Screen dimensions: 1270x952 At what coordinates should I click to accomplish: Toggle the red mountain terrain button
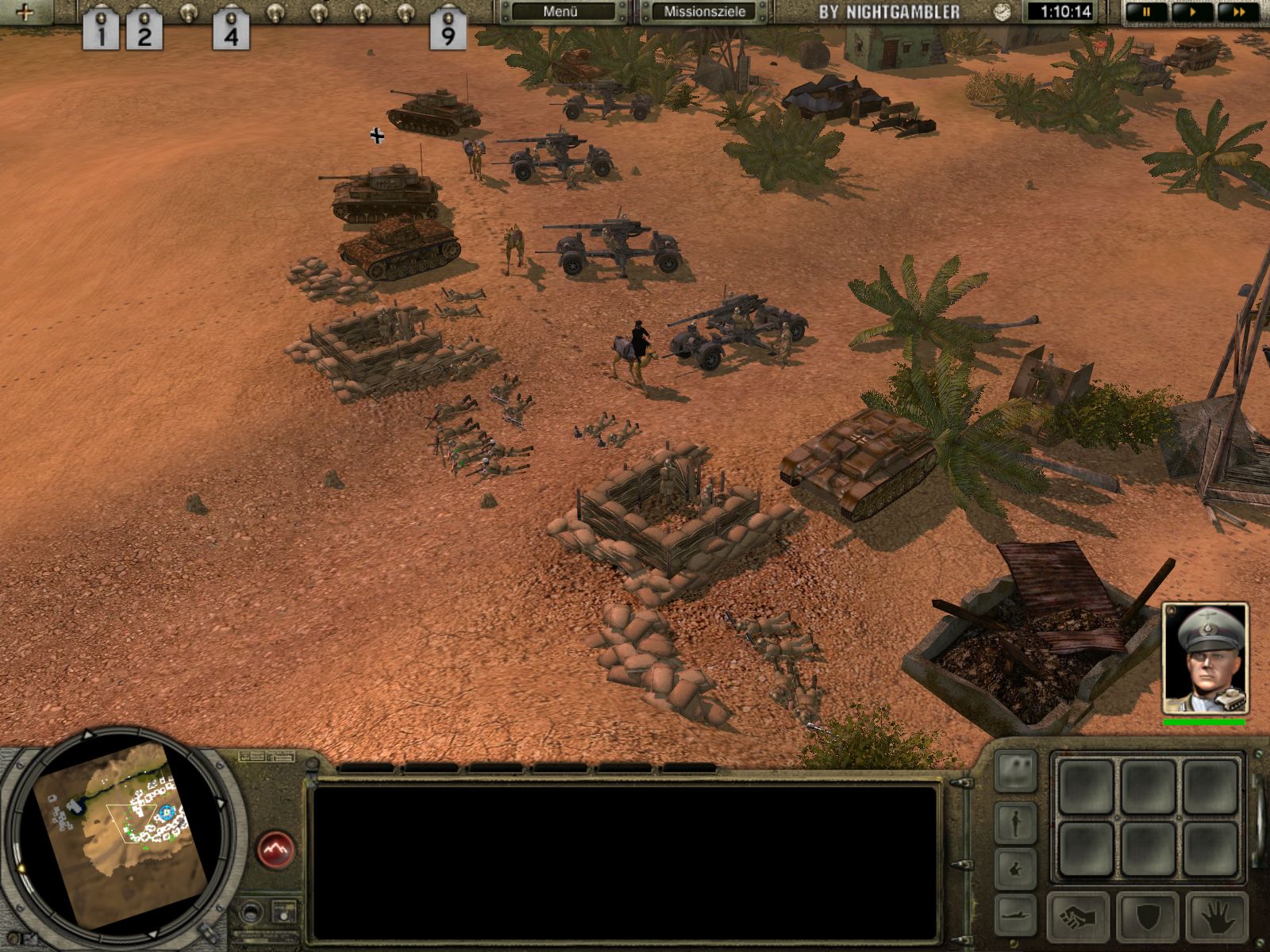275,850
